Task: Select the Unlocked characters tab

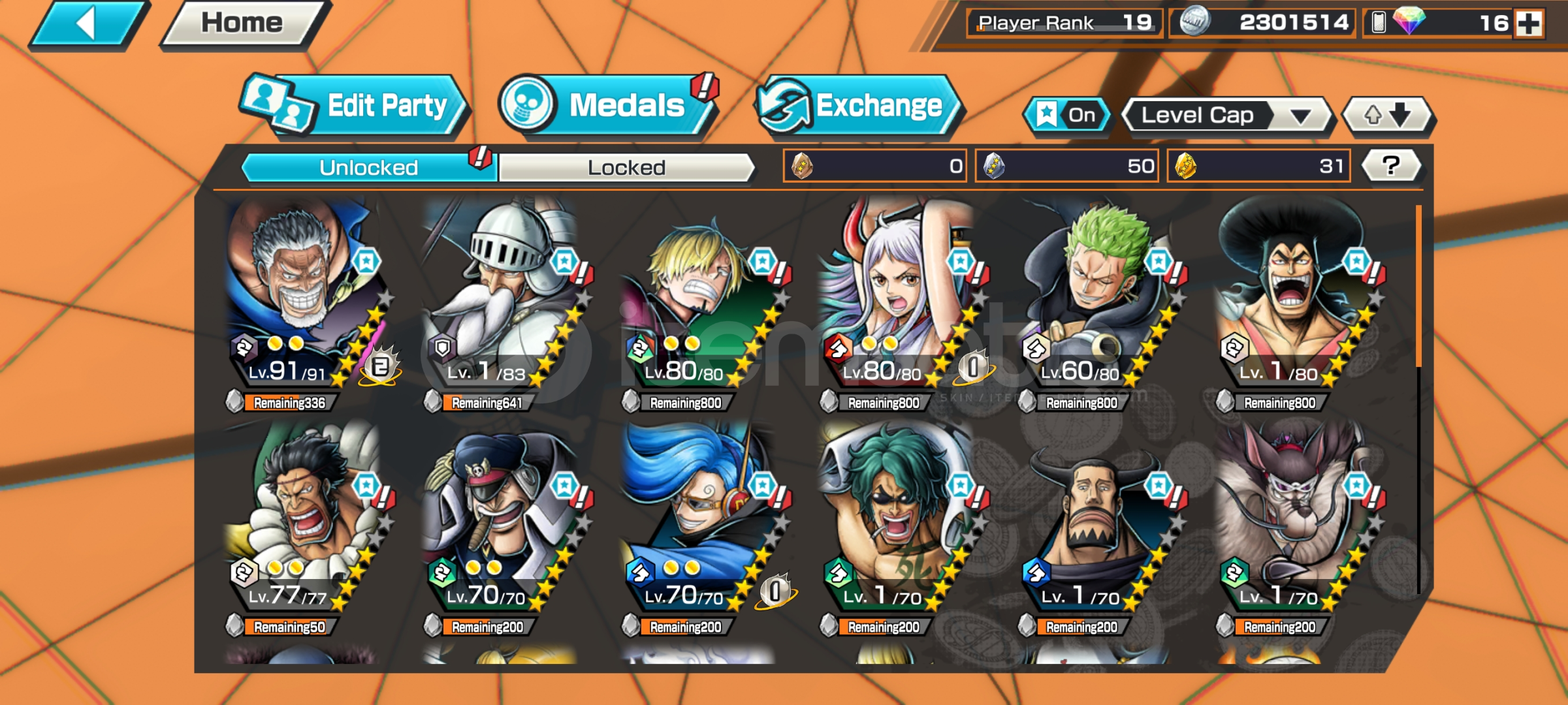Action: 368,168
